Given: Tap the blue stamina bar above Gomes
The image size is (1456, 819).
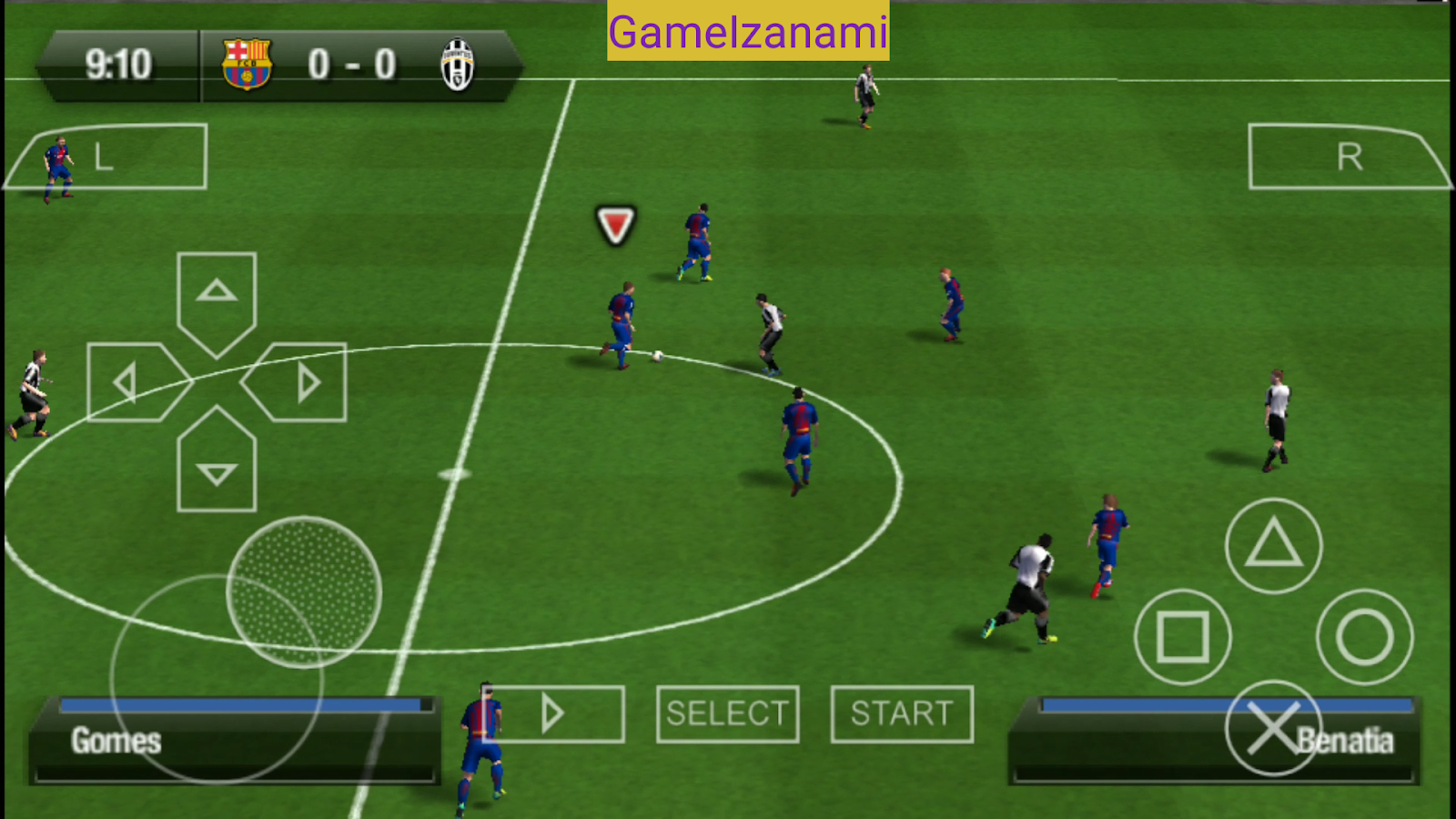Looking at the screenshot, I should pyautogui.click(x=241, y=703).
